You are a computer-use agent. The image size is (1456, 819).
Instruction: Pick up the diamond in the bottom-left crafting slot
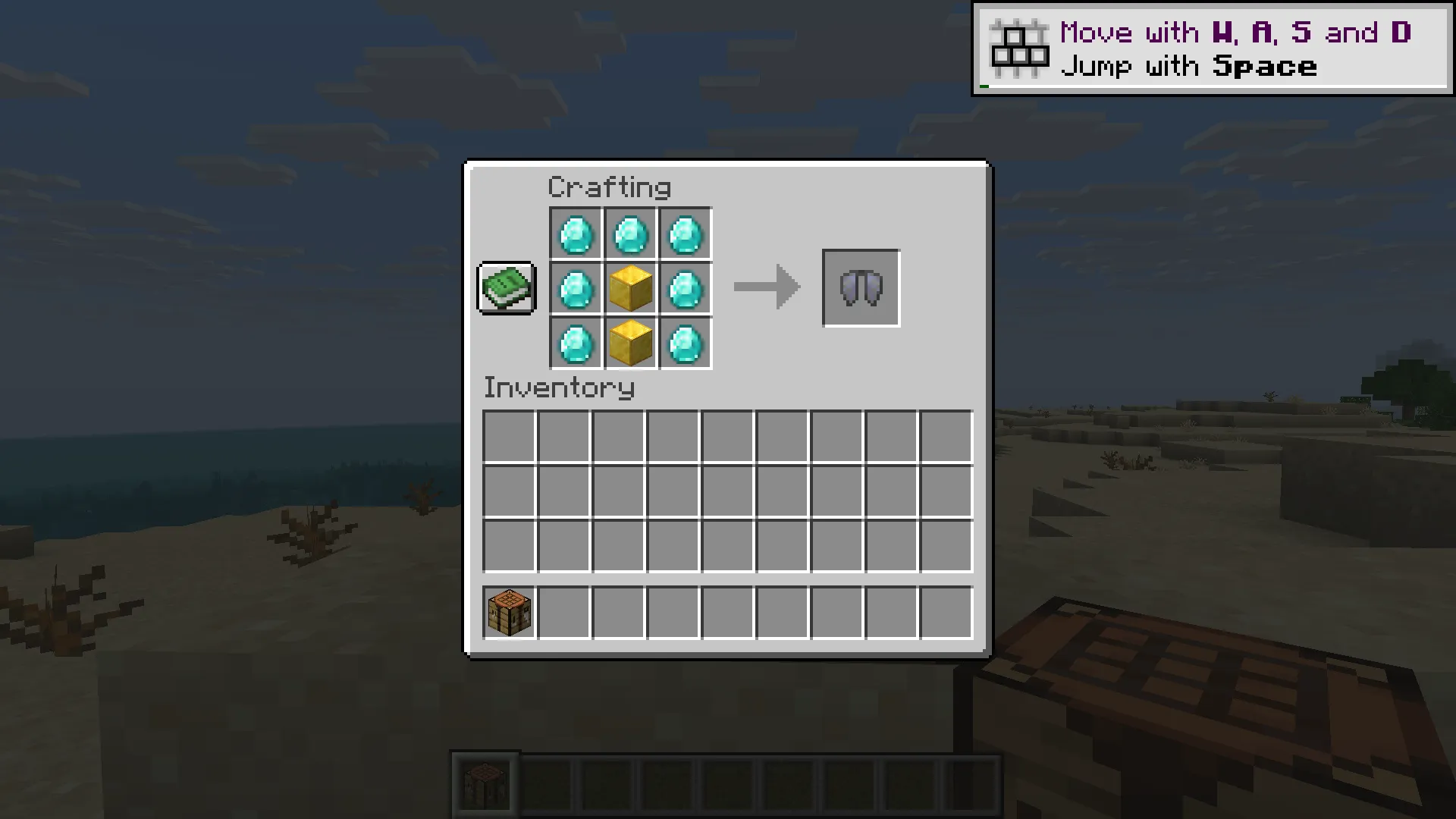coord(575,344)
